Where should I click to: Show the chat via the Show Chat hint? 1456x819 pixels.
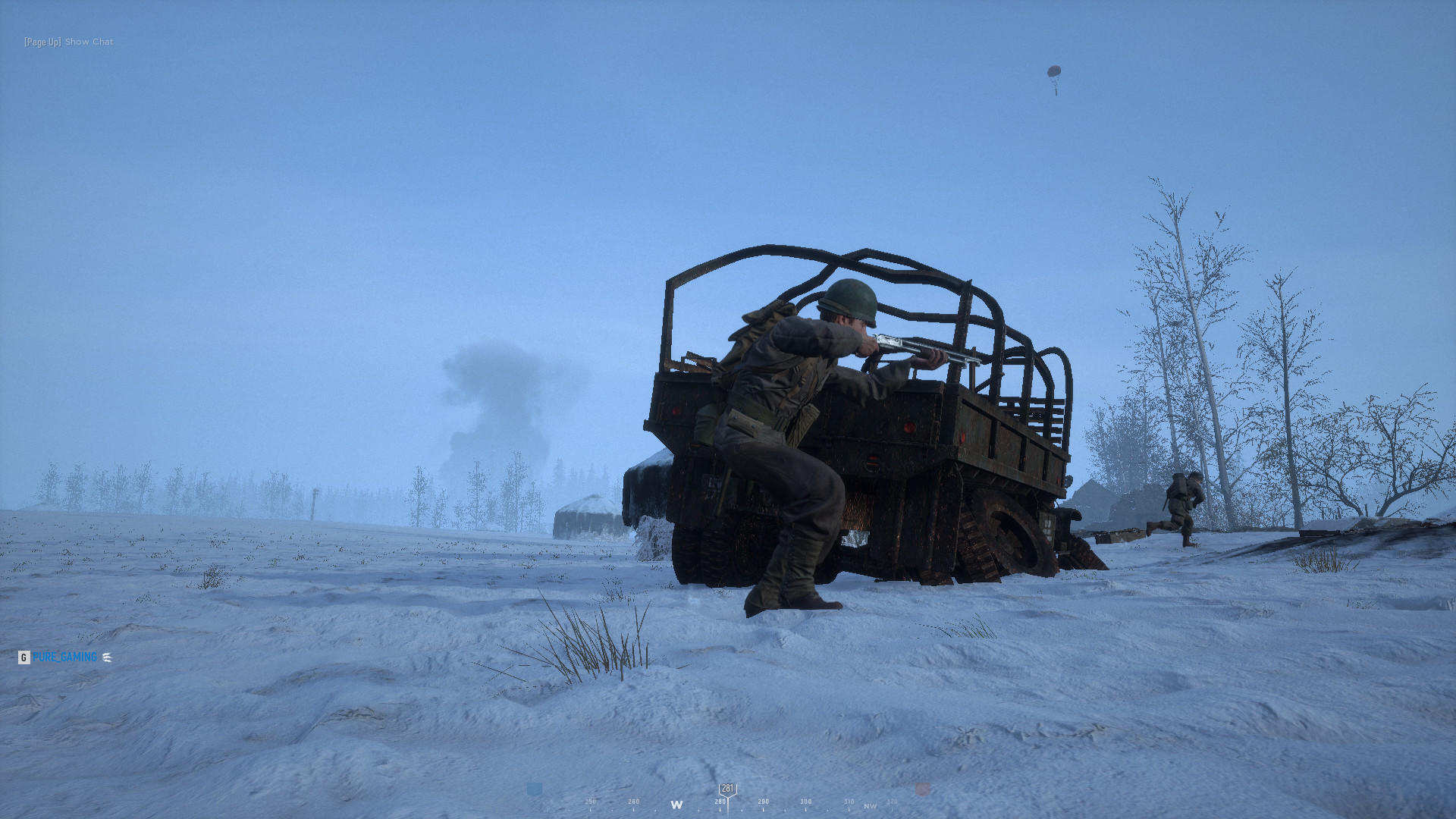(x=88, y=41)
